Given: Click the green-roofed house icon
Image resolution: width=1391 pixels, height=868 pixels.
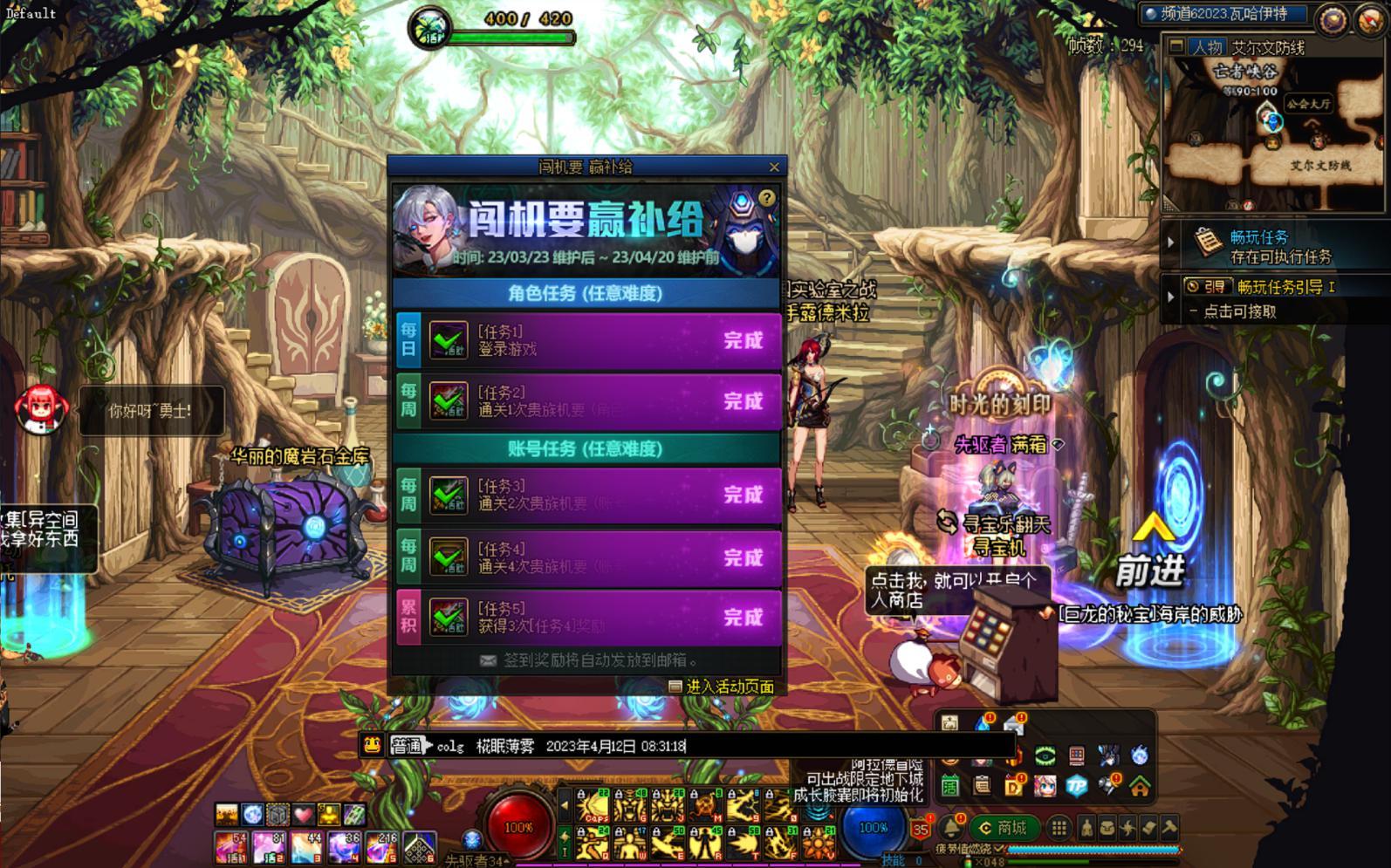Looking at the screenshot, I should pyautogui.click(x=1140, y=786).
